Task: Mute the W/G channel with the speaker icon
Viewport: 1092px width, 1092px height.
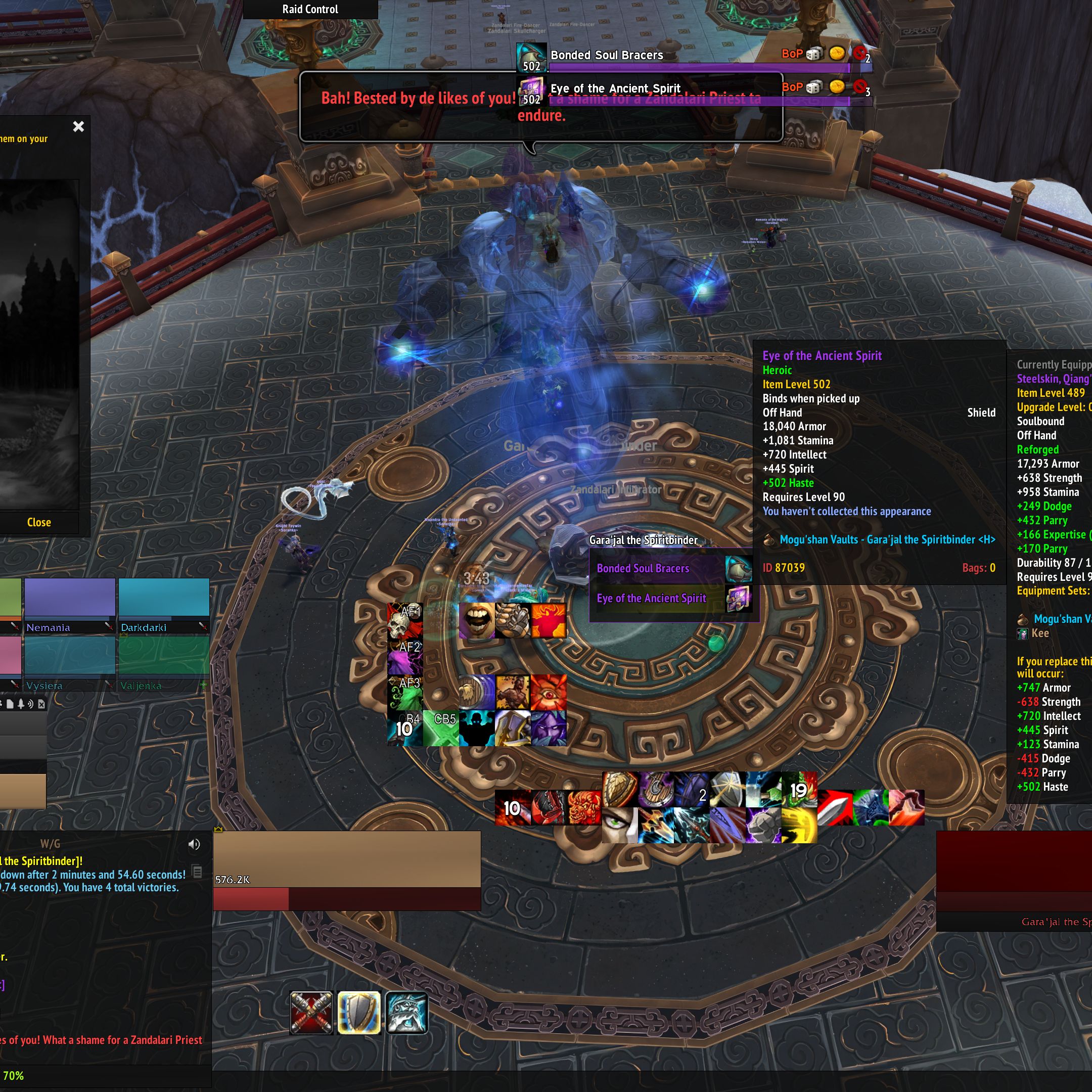Action: click(x=196, y=844)
